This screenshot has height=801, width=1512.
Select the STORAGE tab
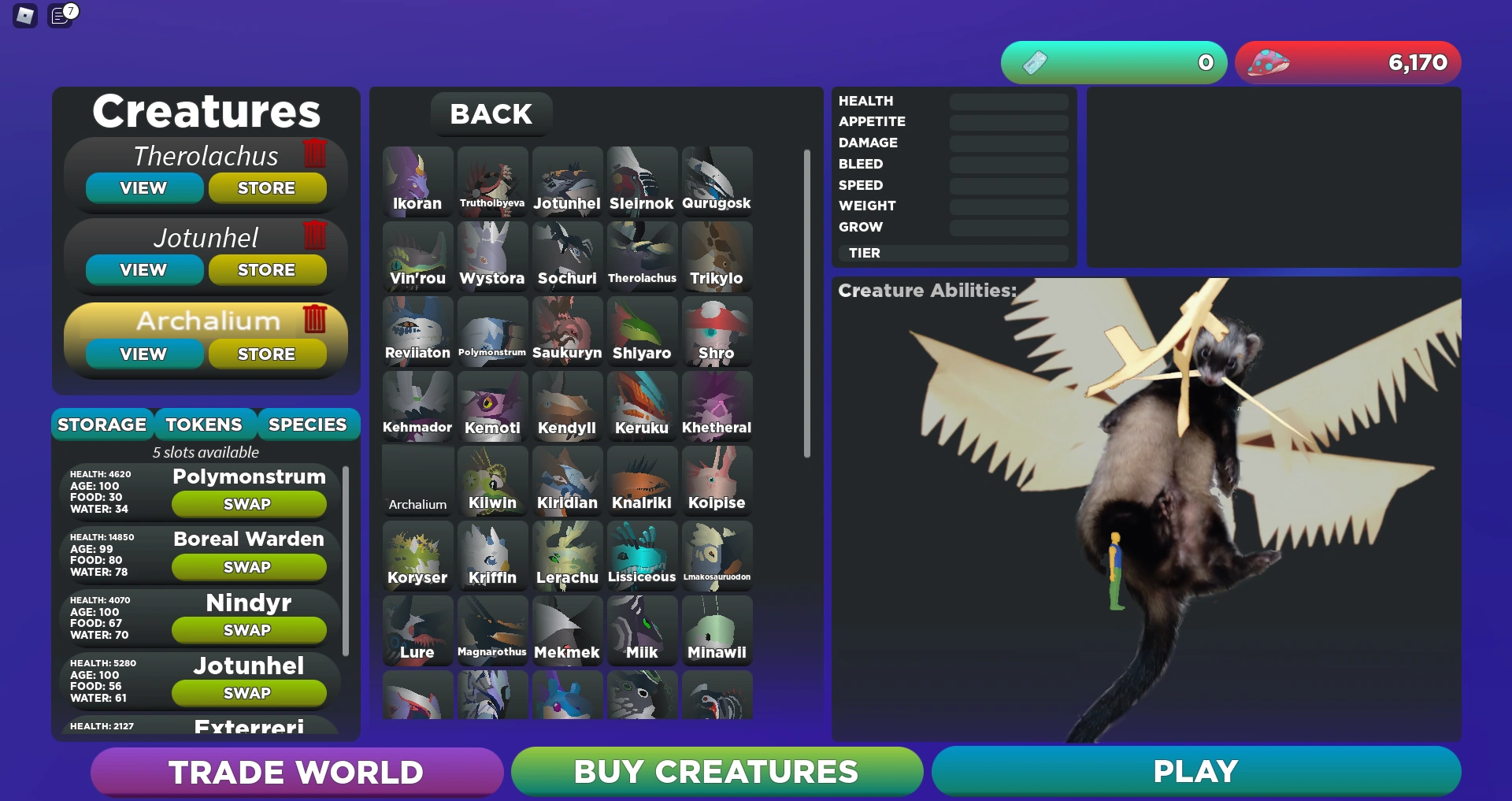(102, 424)
